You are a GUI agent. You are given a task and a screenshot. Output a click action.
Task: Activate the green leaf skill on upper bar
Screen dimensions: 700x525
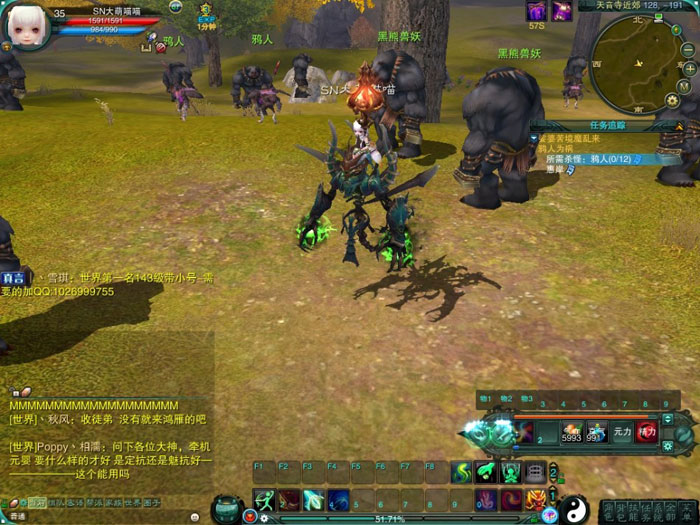[x=486, y=471]
